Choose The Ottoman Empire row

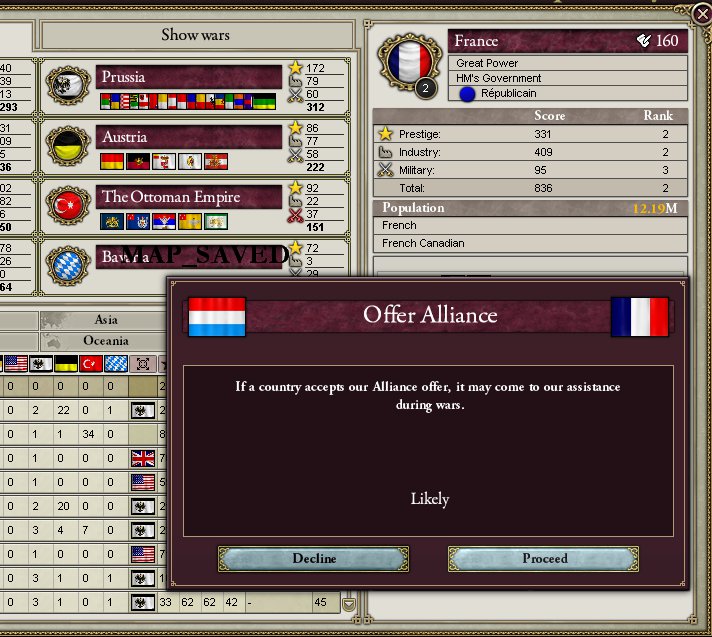pos(190,197)
